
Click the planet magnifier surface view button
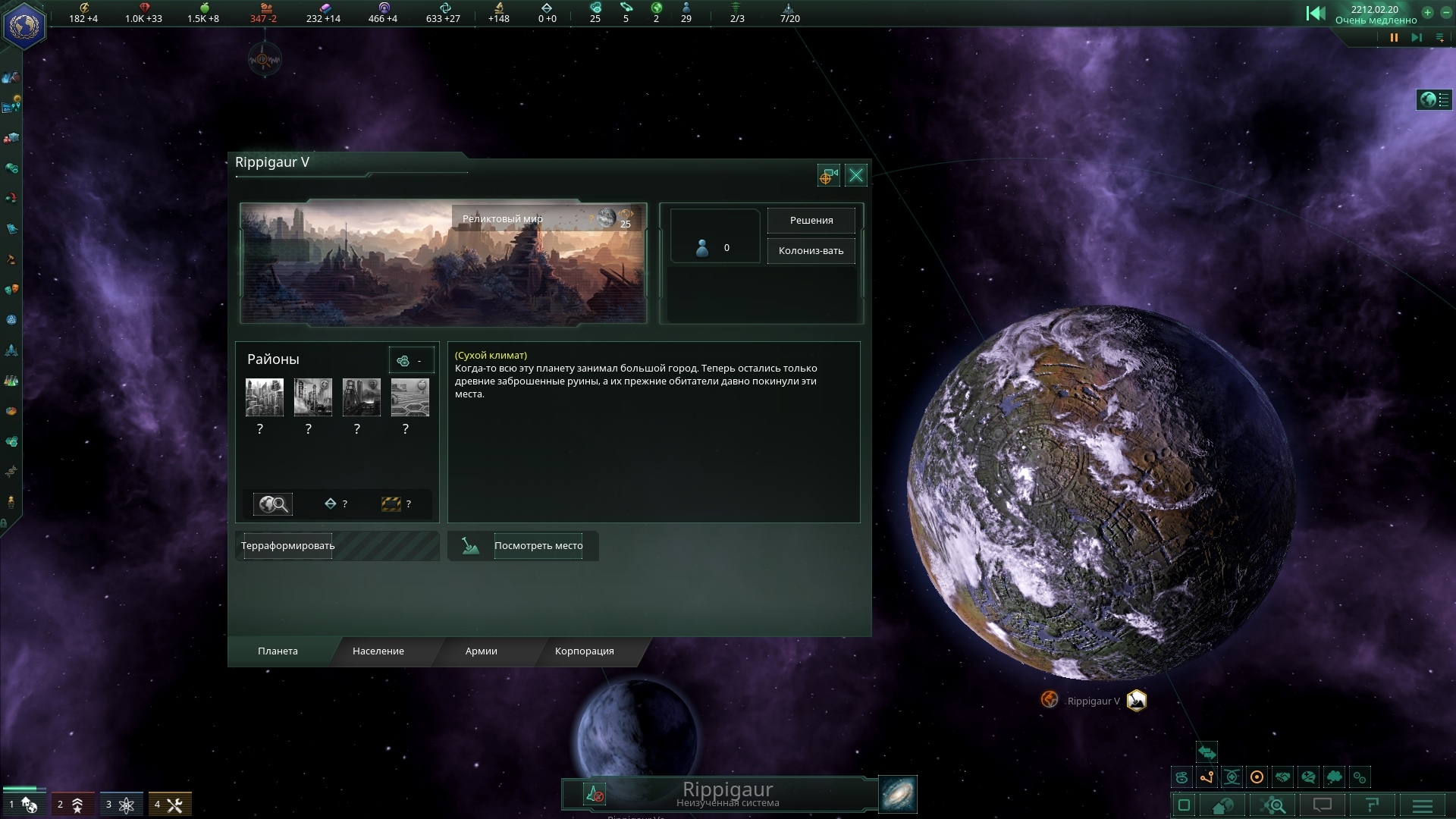[x=273, y=504]
